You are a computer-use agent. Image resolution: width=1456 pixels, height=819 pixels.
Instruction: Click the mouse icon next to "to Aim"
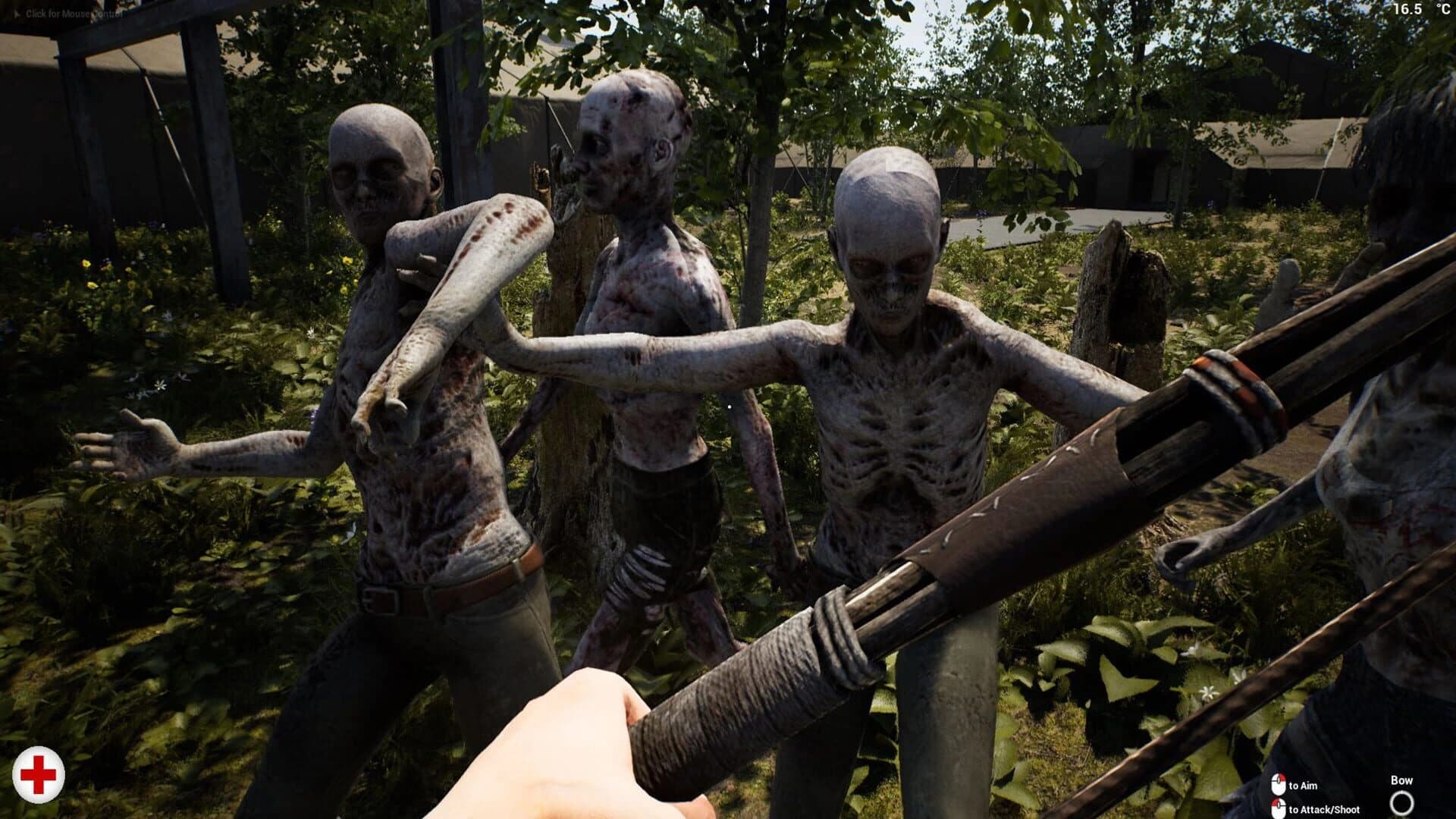coord(1279,784)
